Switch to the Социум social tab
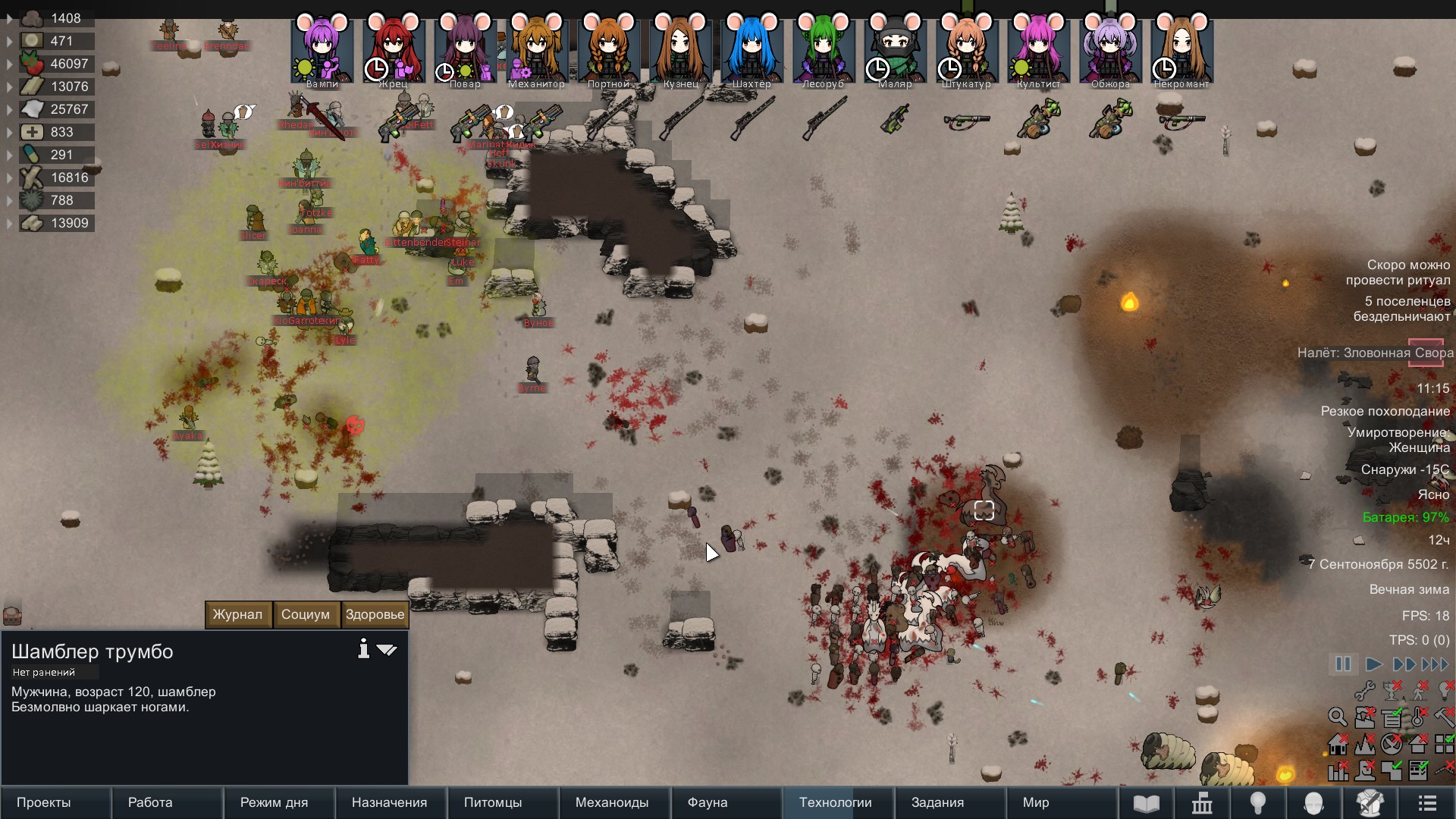Screen dimensions: 1456x819 306,614
